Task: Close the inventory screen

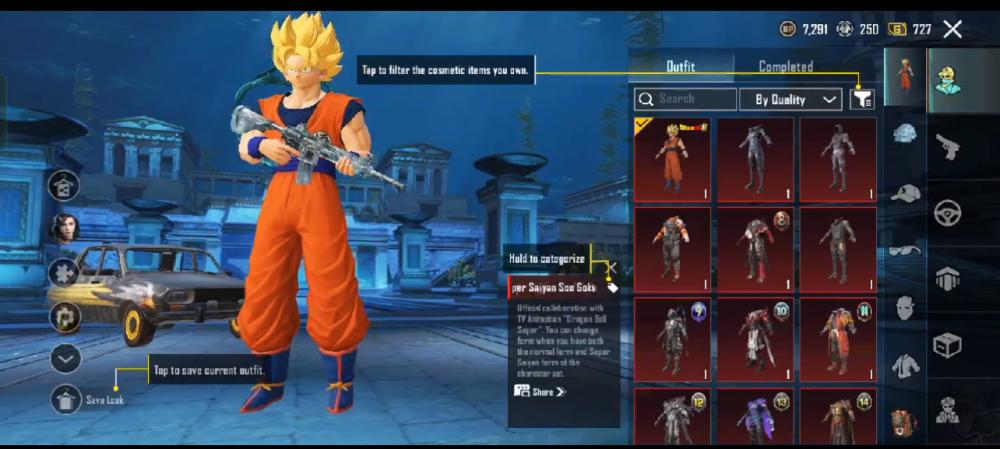Action: (952, 30)
